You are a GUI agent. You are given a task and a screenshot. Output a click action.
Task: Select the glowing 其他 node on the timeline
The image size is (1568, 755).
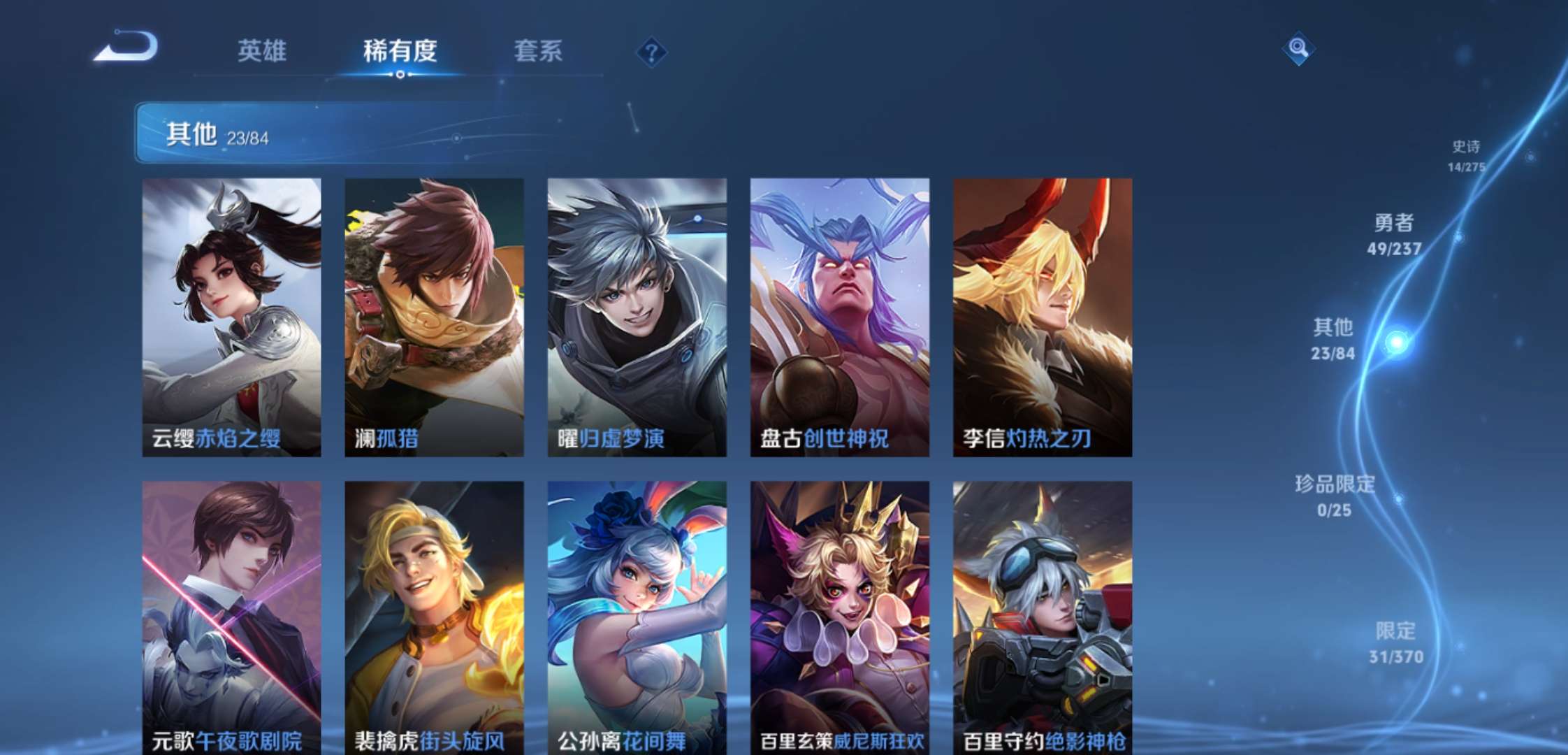click(1398, 342)
